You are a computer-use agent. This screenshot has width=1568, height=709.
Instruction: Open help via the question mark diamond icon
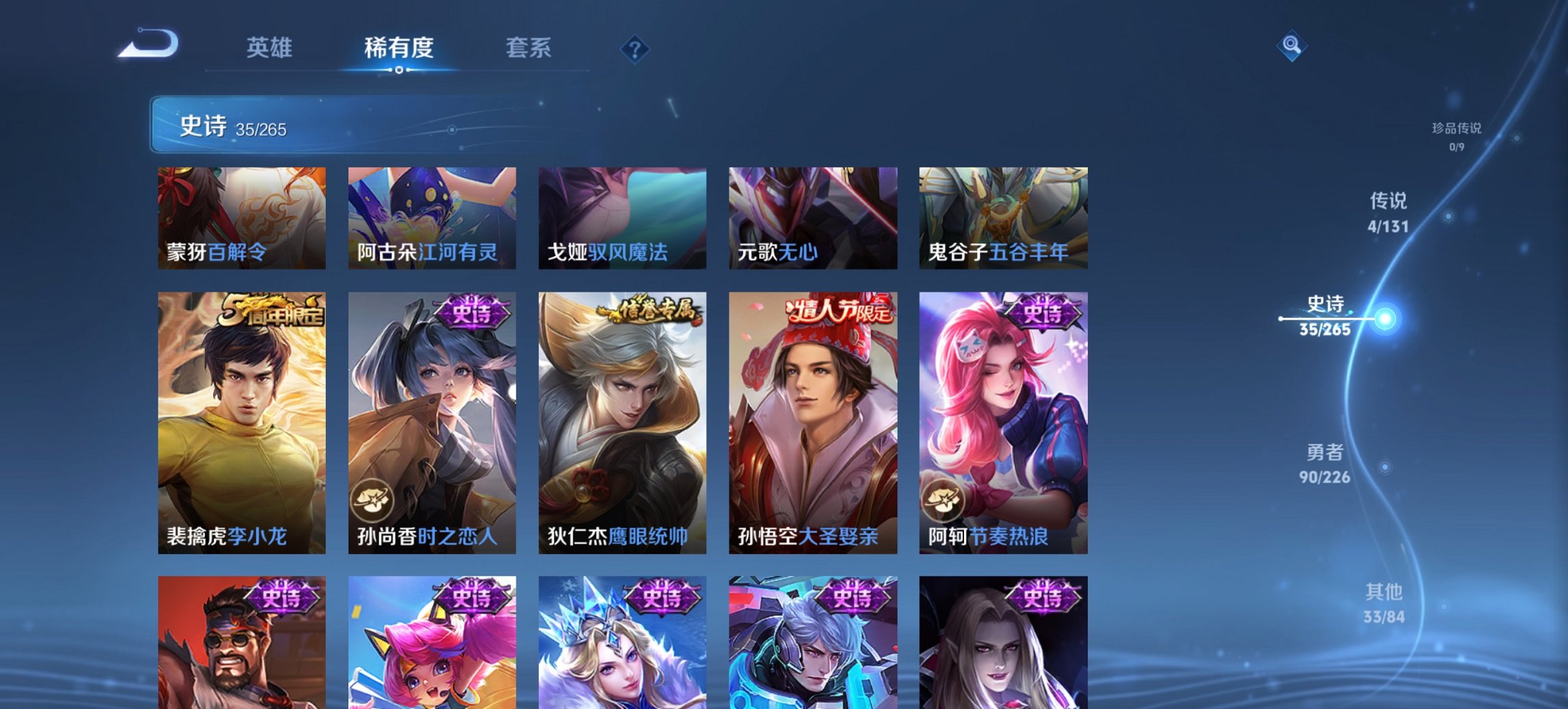click(x=635, y=49)
